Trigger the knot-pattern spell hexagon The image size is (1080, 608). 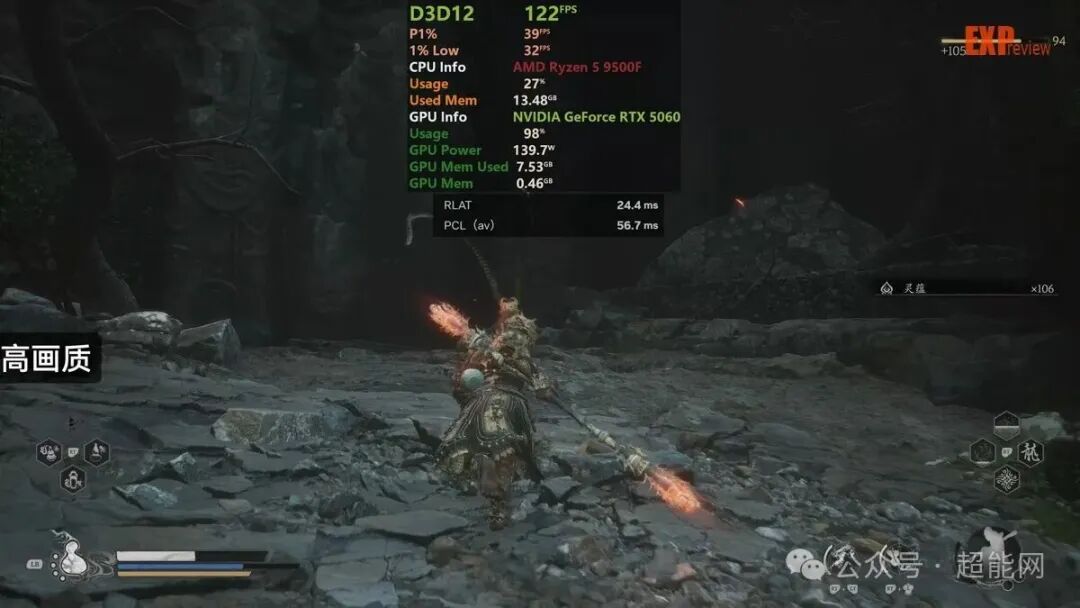tap(1007, 479)
